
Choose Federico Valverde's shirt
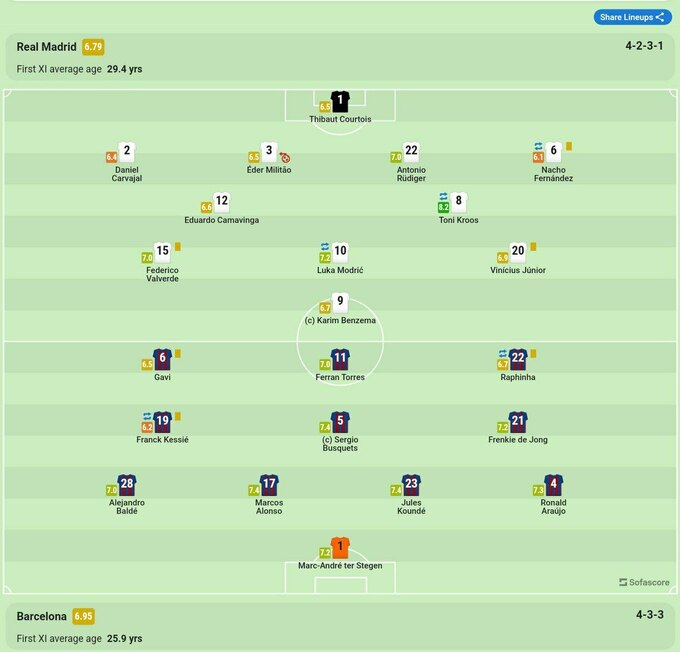click(162, 253)
